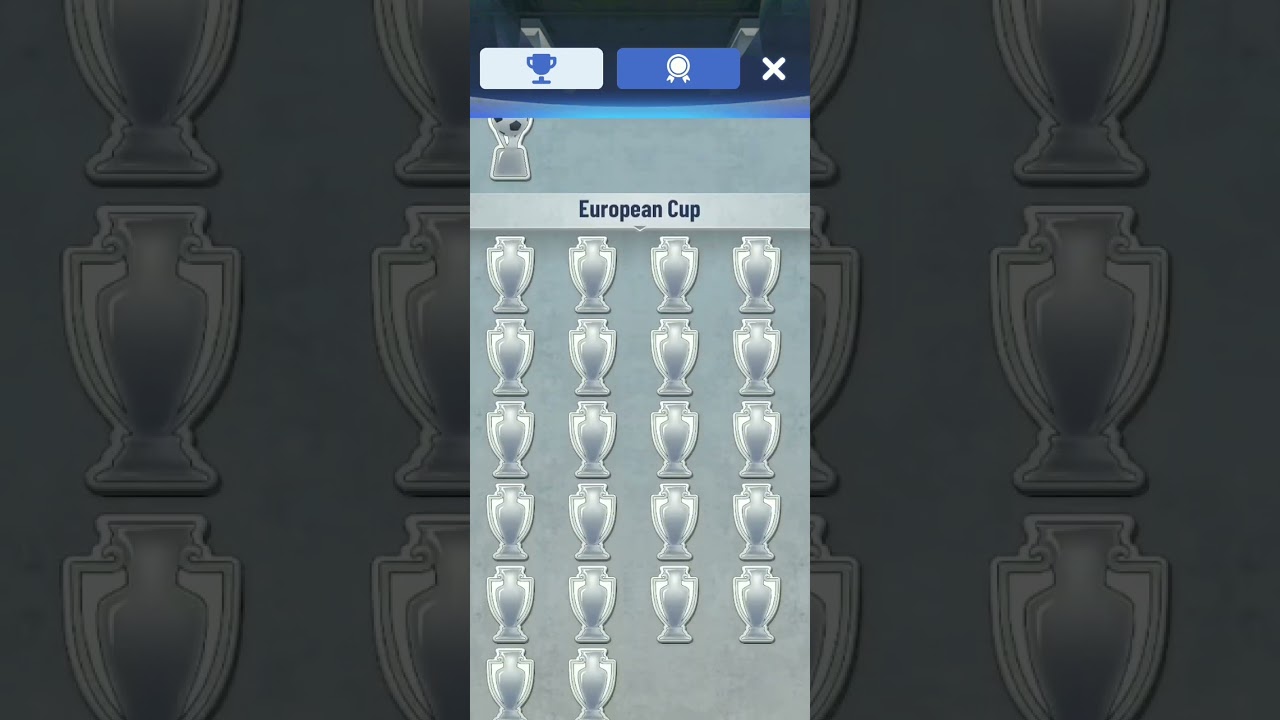Click the European Cup header text
Screen dimensions: 1280x720
[639, 209]
